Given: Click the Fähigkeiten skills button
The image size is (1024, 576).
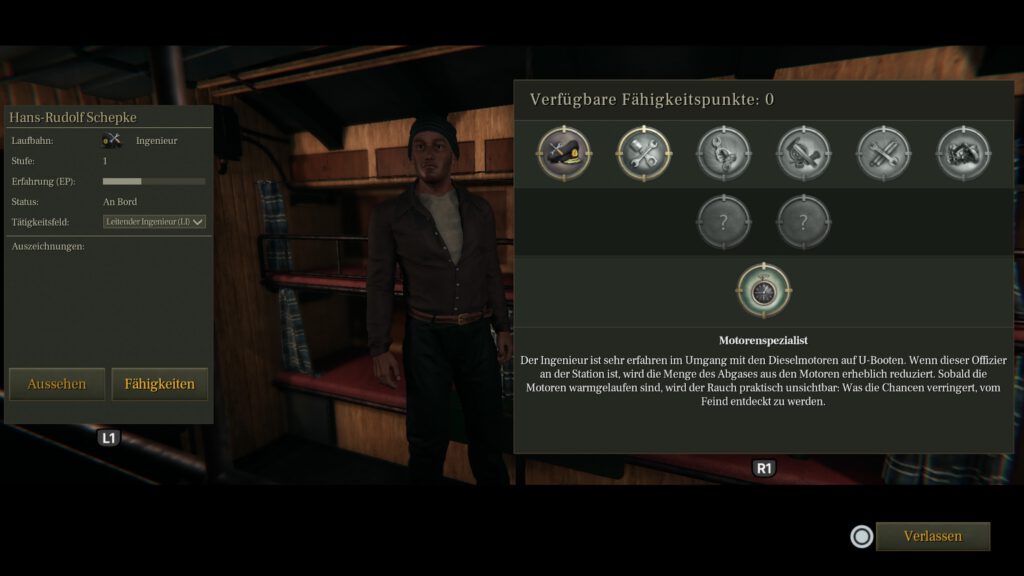Looking at the screenshot, I should pyautogui.click(x=160, y=384).
